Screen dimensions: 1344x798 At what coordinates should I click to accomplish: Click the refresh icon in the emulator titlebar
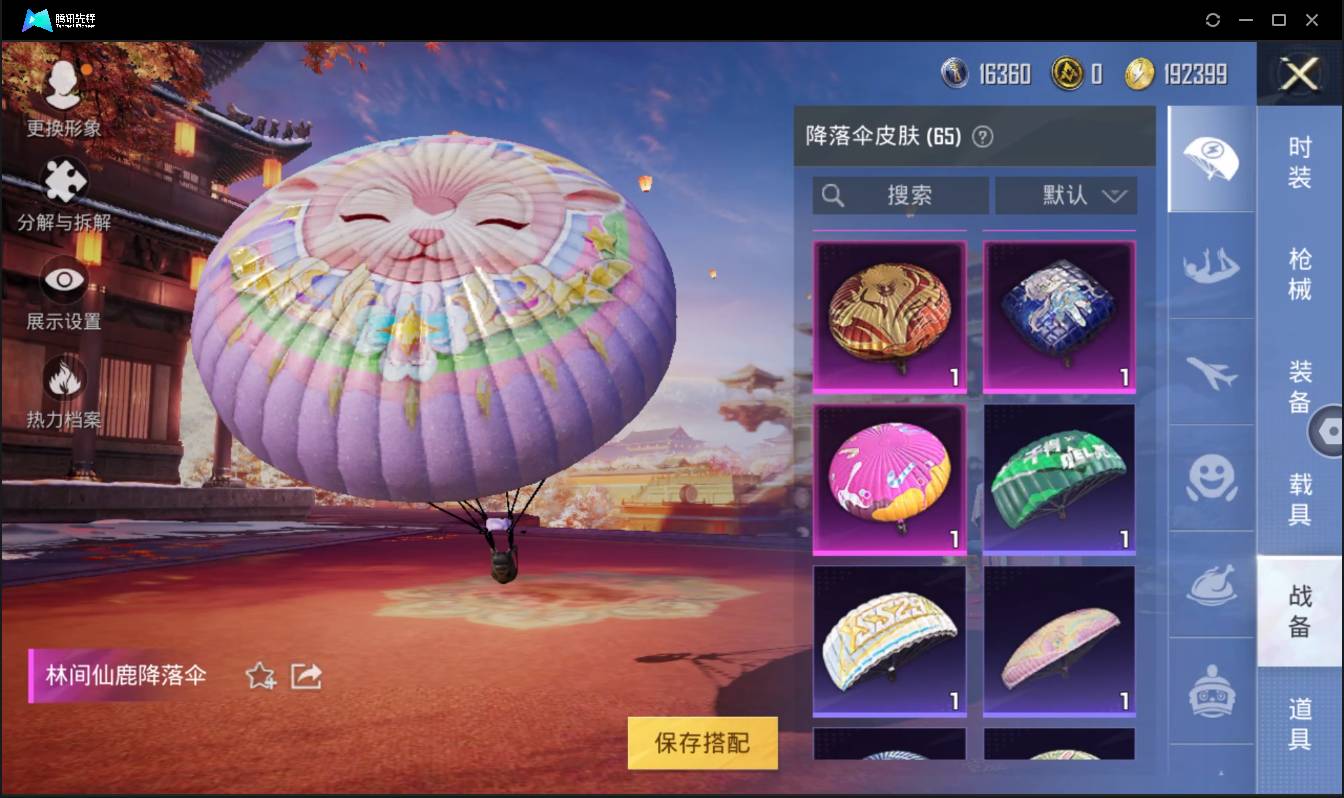point(1213,19)
